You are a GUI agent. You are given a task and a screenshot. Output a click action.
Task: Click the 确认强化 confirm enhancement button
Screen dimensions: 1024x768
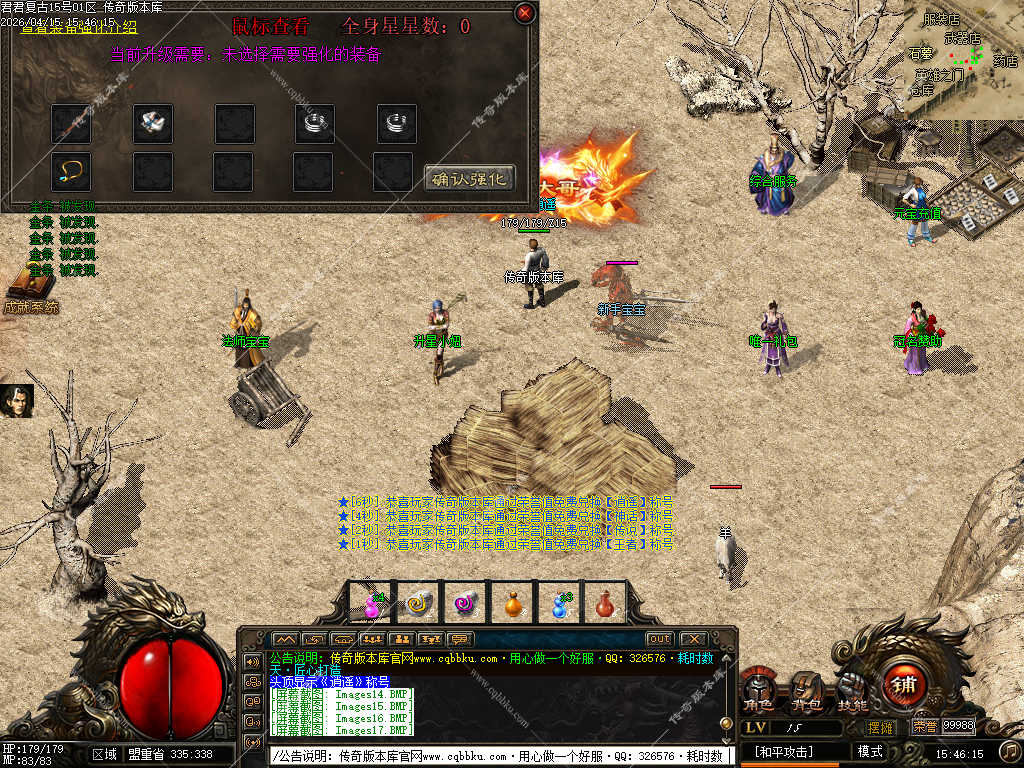tap(469, 179)
